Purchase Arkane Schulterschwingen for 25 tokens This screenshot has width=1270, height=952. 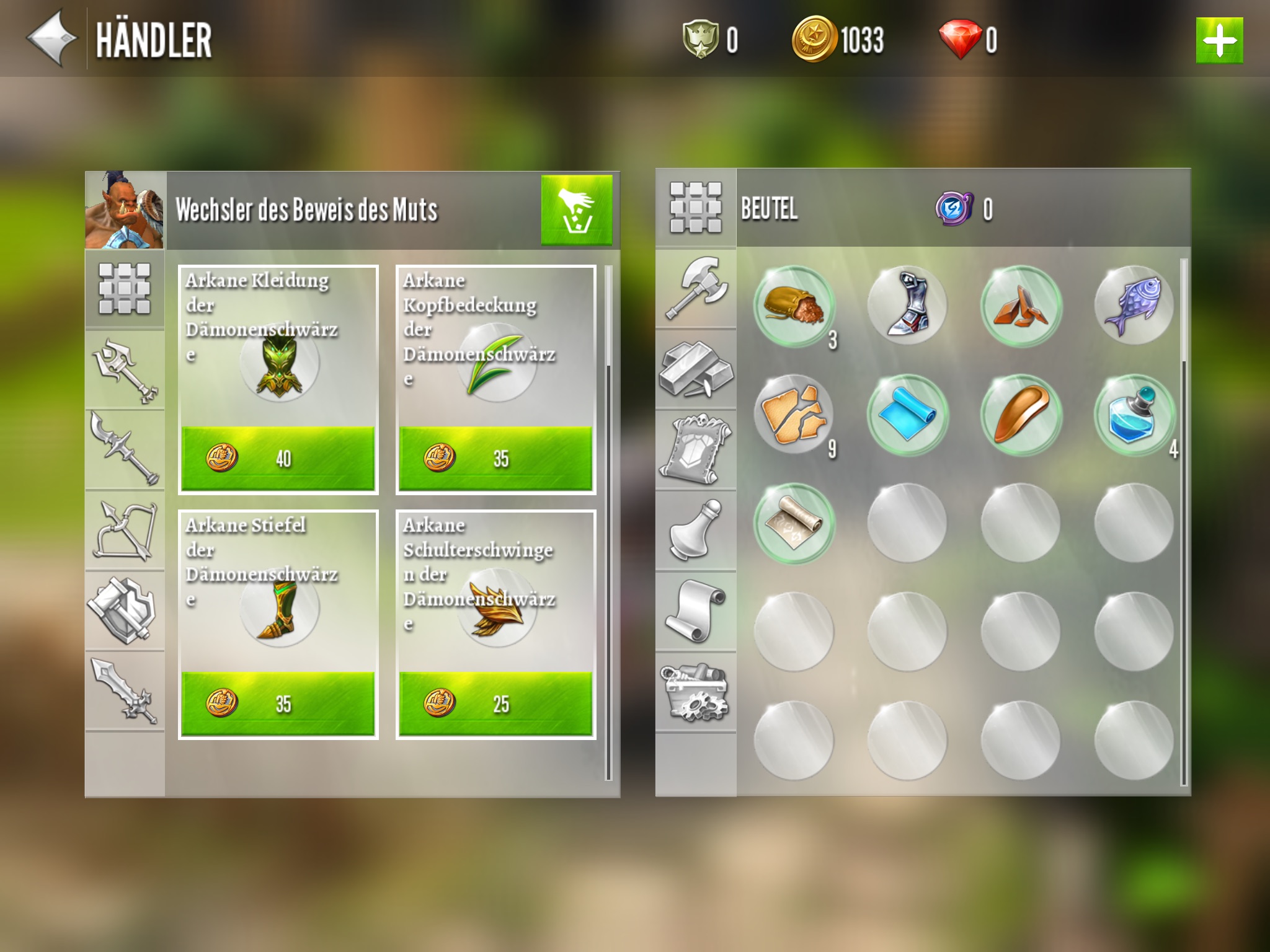click(x=495, y=703)
